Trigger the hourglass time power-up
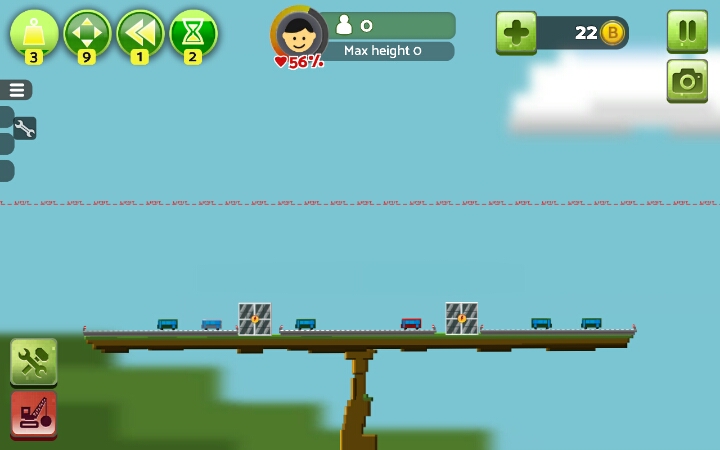720x450 pixels. pos(193,32)
